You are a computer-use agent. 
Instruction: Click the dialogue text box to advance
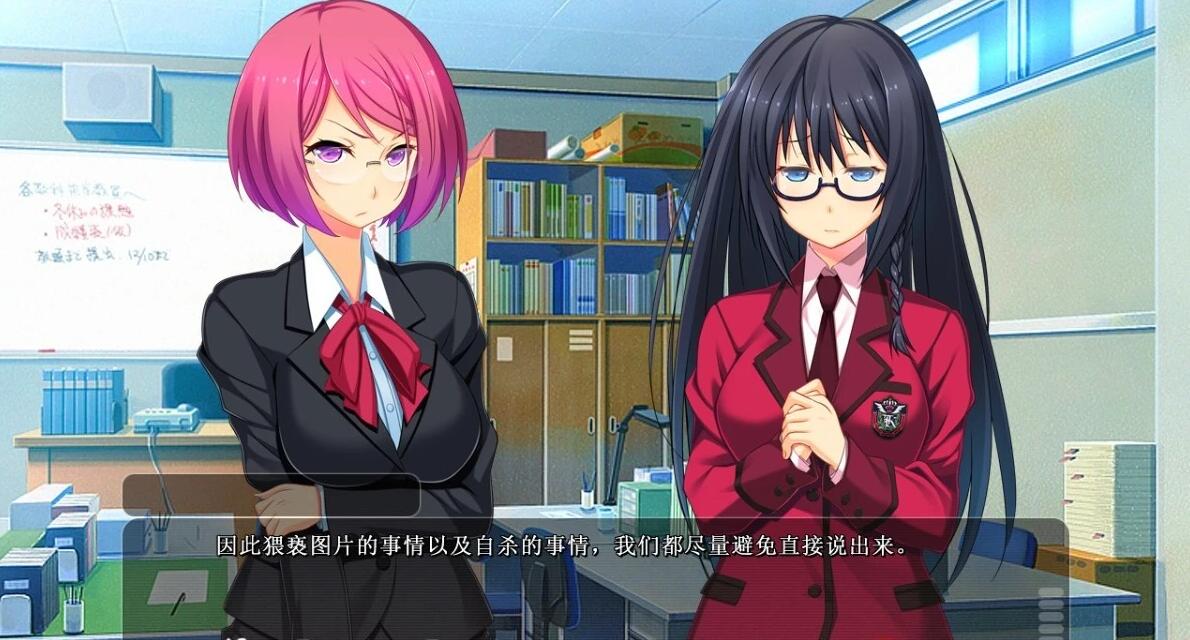pos(594,575)
